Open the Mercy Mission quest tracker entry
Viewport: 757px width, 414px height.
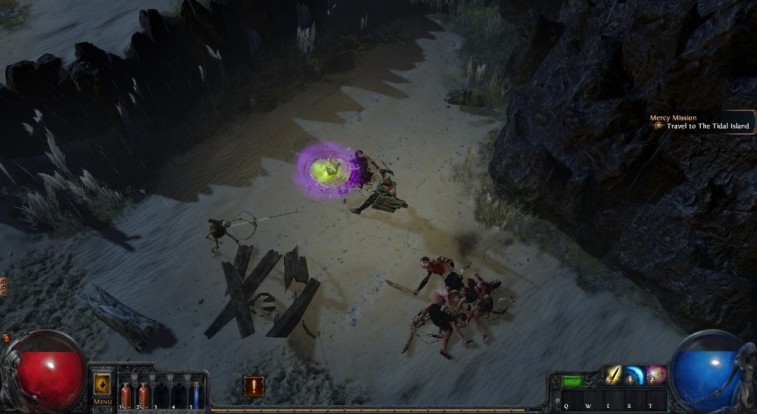pyautogui.click(x=700, y=122)
